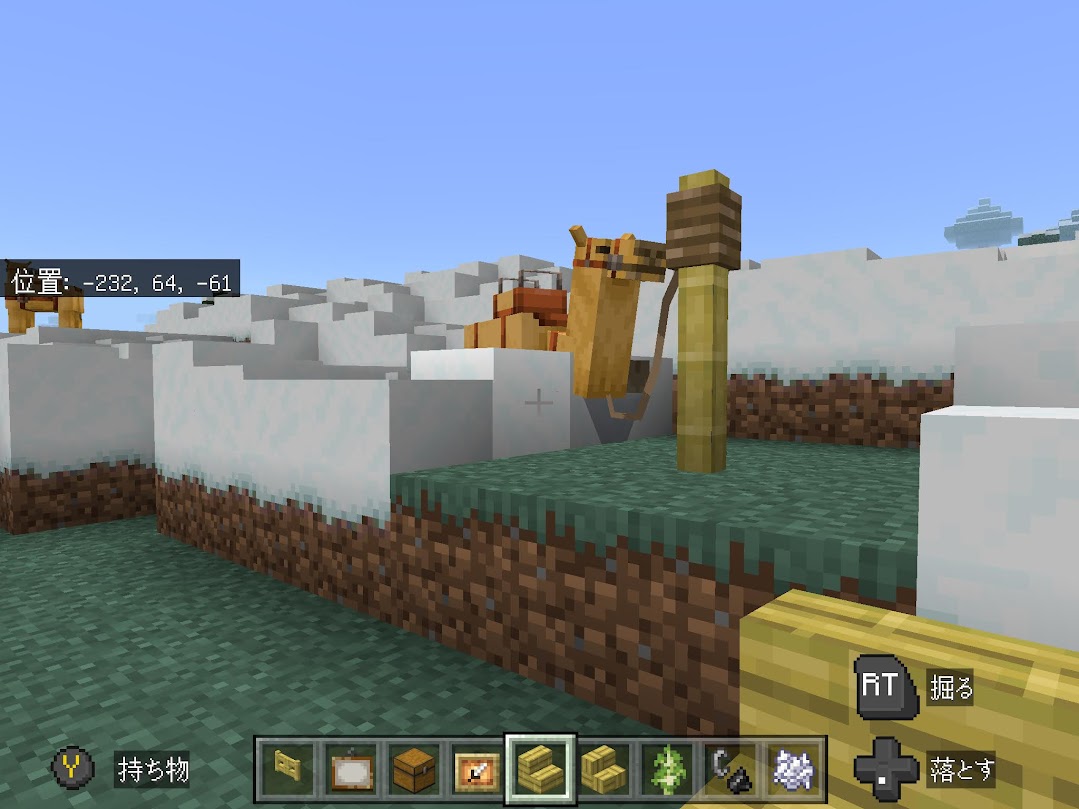Switch to the green bamboo plant slot
Screen dimensions: 1079x809
click(x=668, y=769)
